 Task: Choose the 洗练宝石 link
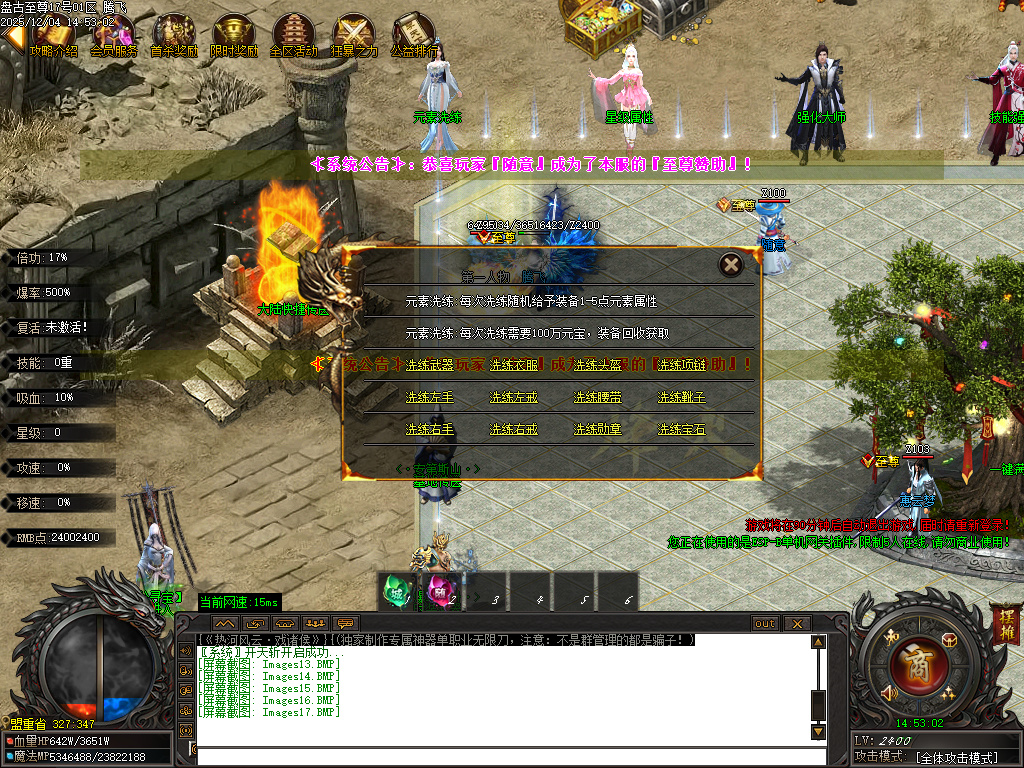[681, 429]
